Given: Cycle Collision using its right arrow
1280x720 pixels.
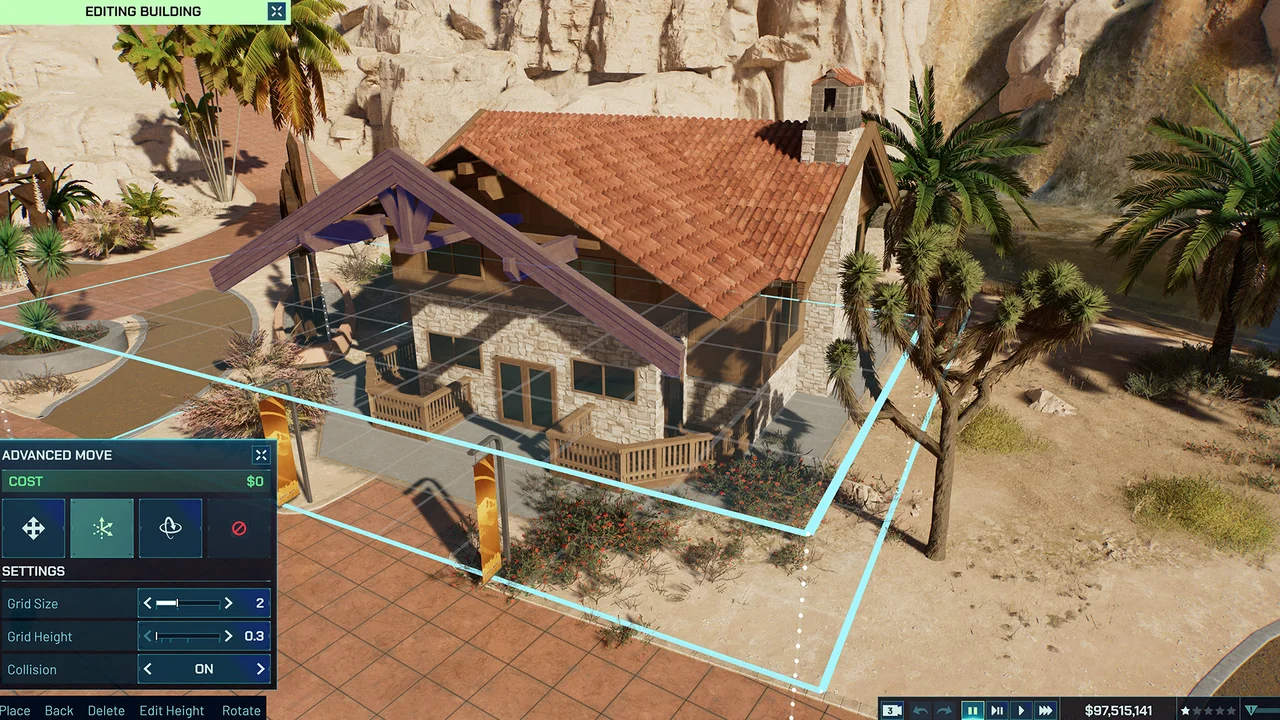Looking at the screenshot, I should pyautogui.click(x=261, y=668).
